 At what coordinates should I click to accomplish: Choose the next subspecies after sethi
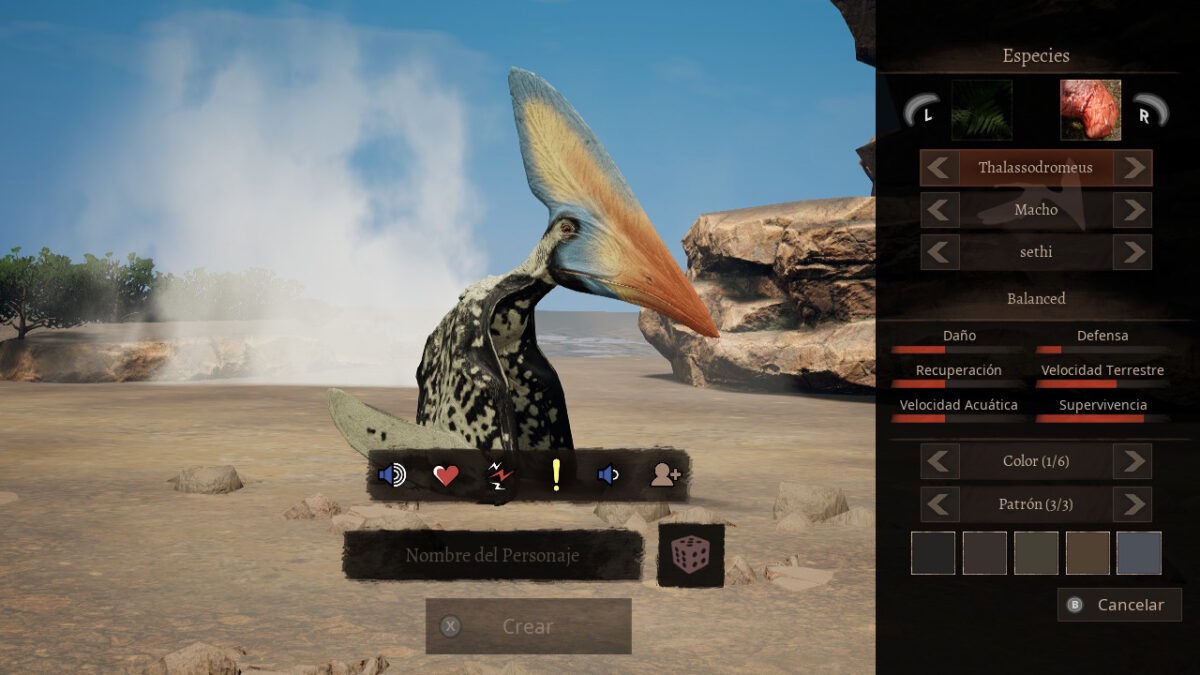(x=1132, y=252)
